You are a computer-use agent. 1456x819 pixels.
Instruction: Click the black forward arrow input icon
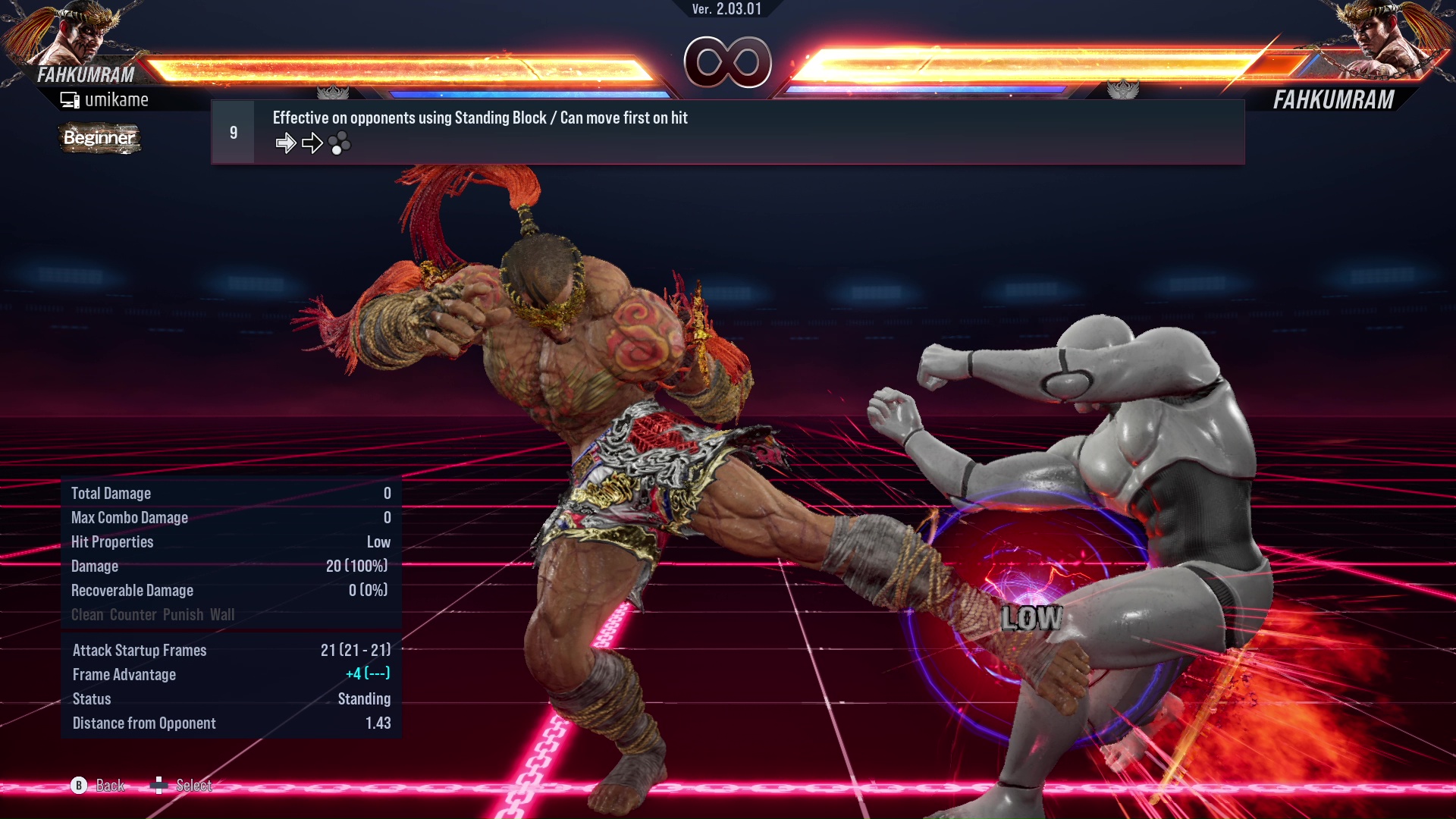click(x=312, y=143)
